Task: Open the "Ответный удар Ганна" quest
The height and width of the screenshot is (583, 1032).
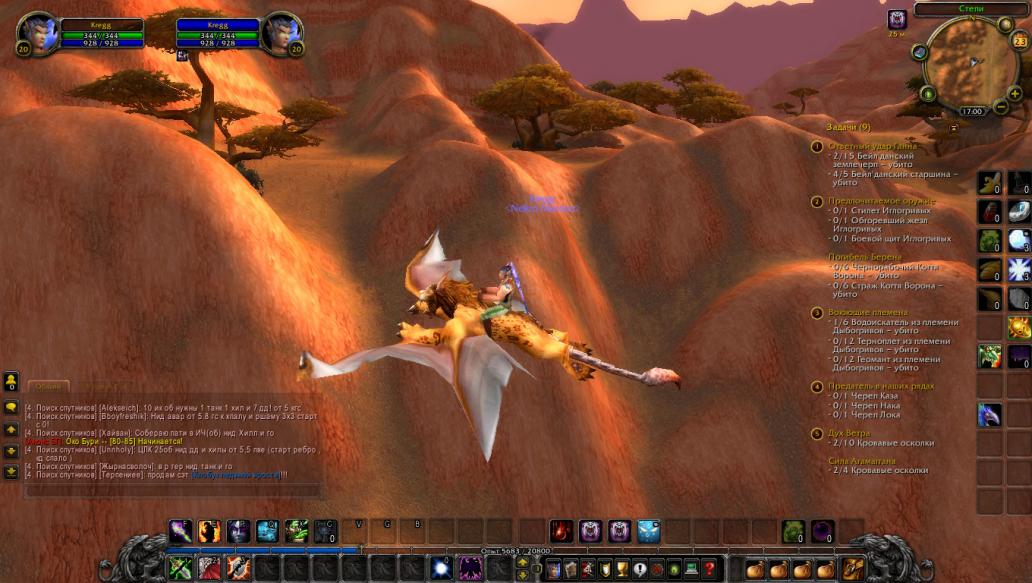Action: click(x=872, y=146)
